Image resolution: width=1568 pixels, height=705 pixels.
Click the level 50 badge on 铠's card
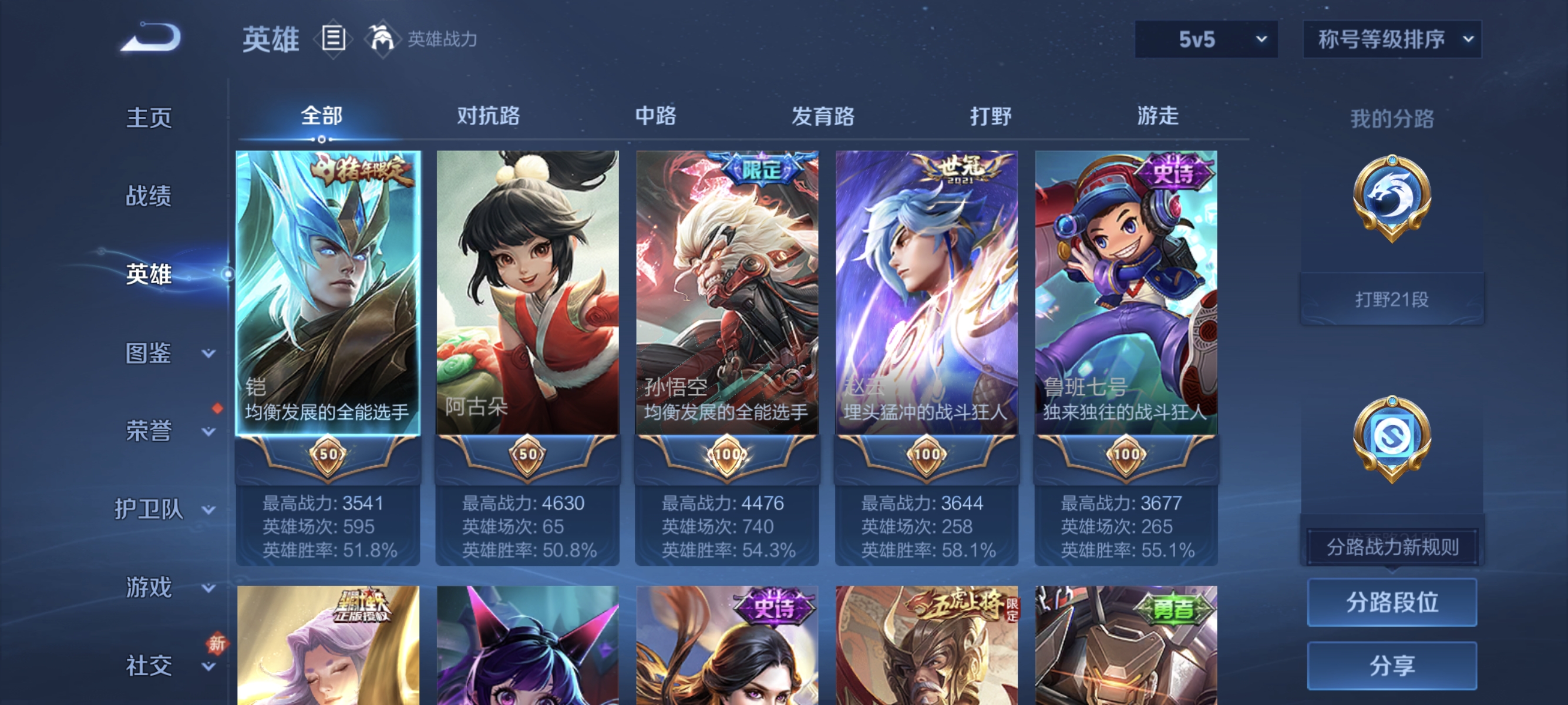328,454
